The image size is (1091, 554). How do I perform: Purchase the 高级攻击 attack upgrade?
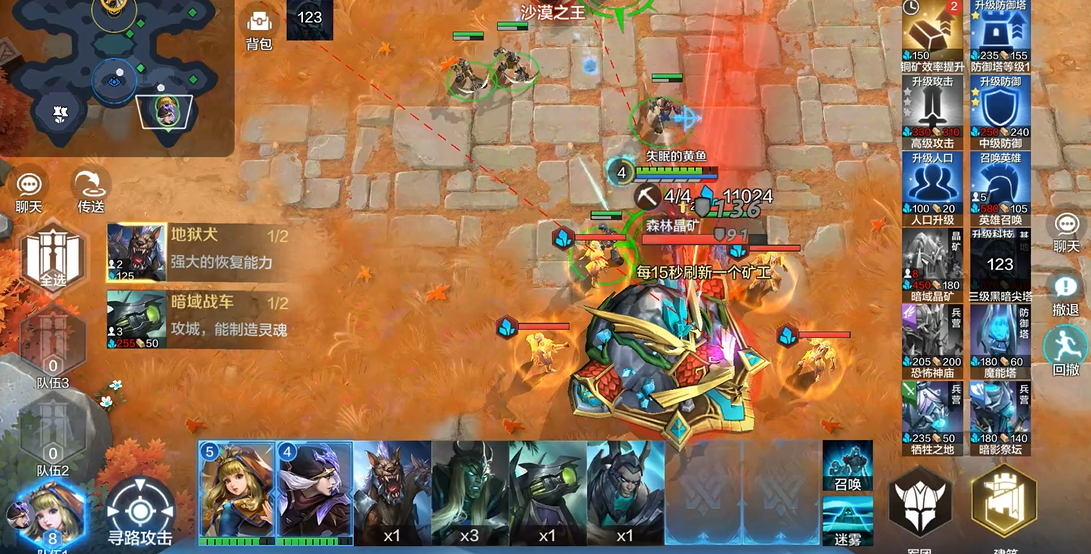(x=932, y=111)
